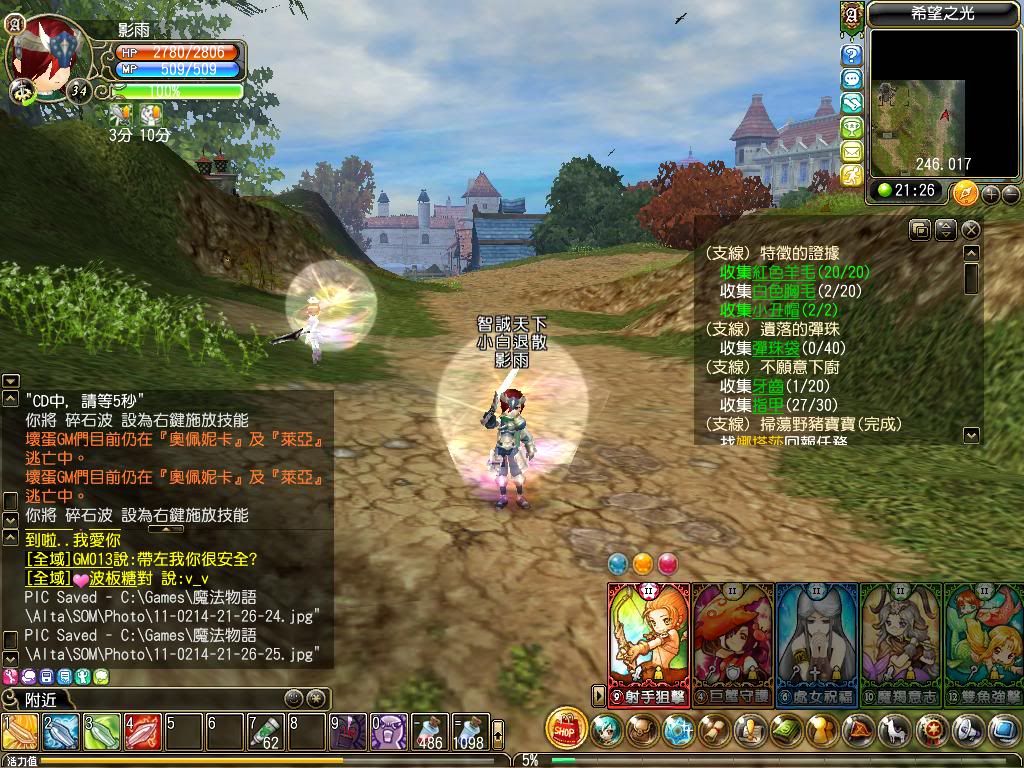Use the potion stack showing 1098
Screen dimensions: 1024x768
(x=468, y=731)
